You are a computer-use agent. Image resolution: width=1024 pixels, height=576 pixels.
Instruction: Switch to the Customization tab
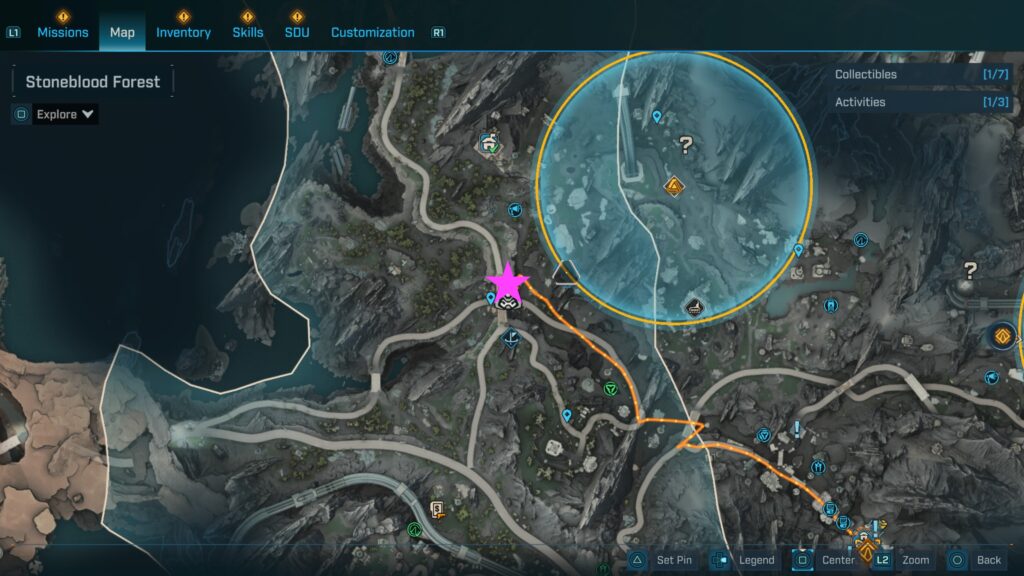pos(372,32)
